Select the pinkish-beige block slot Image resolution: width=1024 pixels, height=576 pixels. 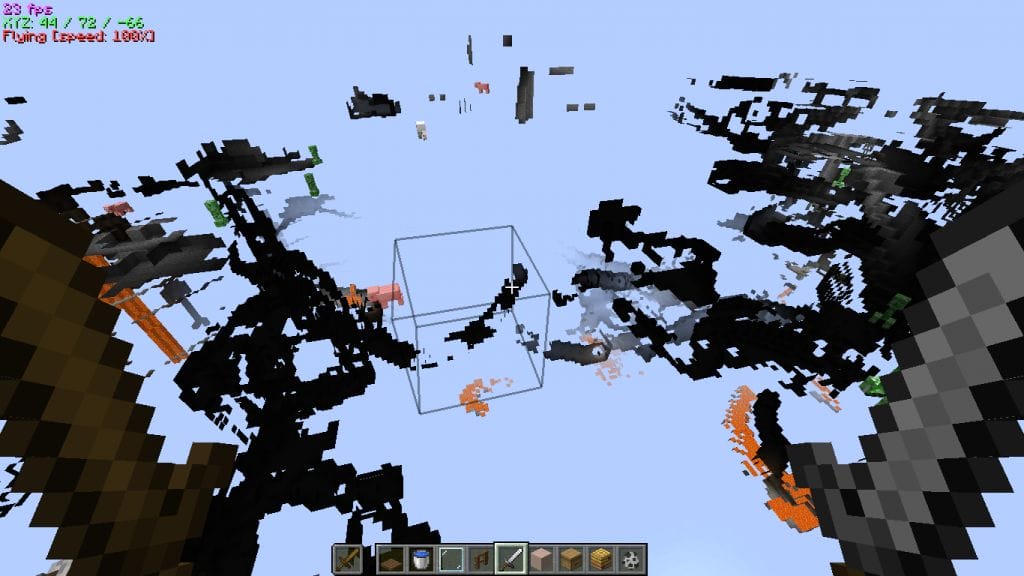pyautogui.click(x=541, y=558)
